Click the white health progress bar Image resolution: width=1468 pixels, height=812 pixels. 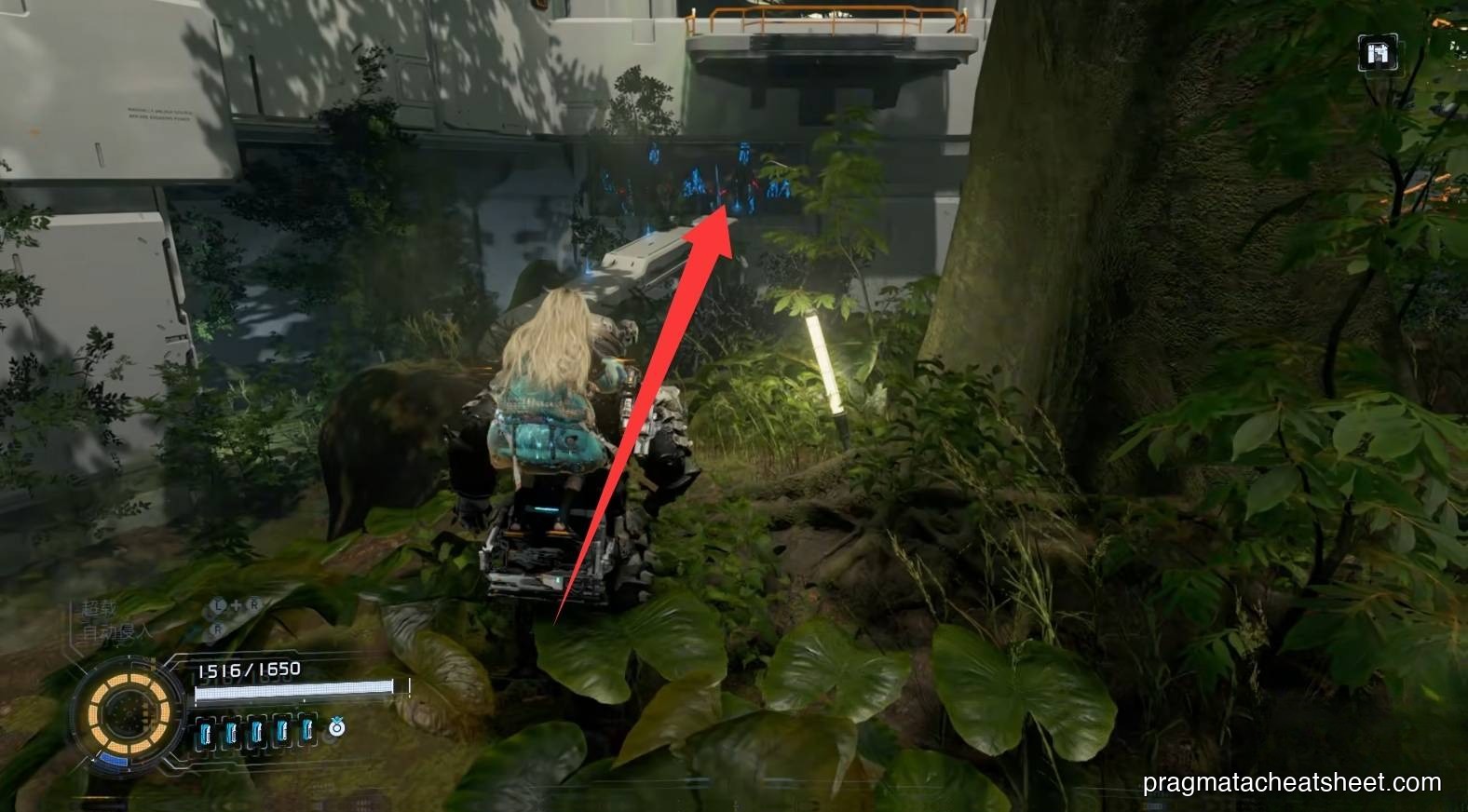click(x=294, y=690)
